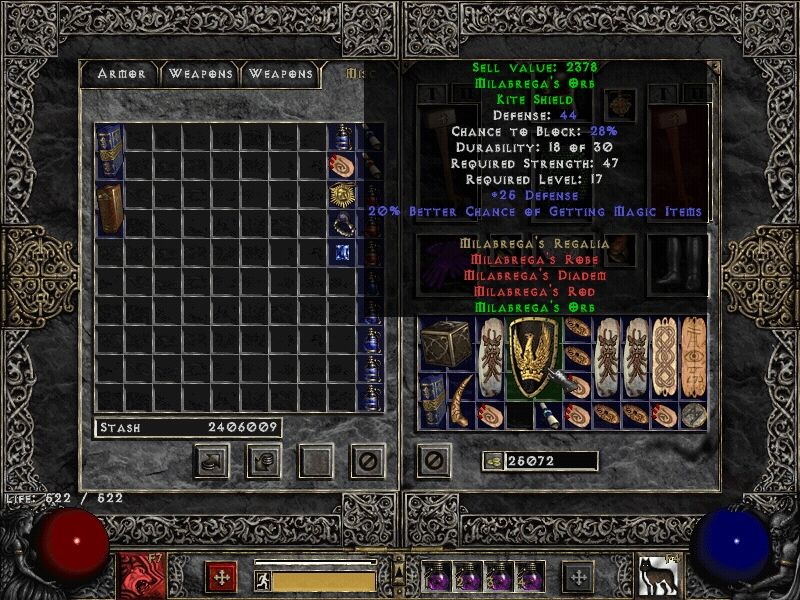Image resolution: width=800 pixels, height=600 pixels.
Task: Close the inventory panel
Action: pos(432,460)
